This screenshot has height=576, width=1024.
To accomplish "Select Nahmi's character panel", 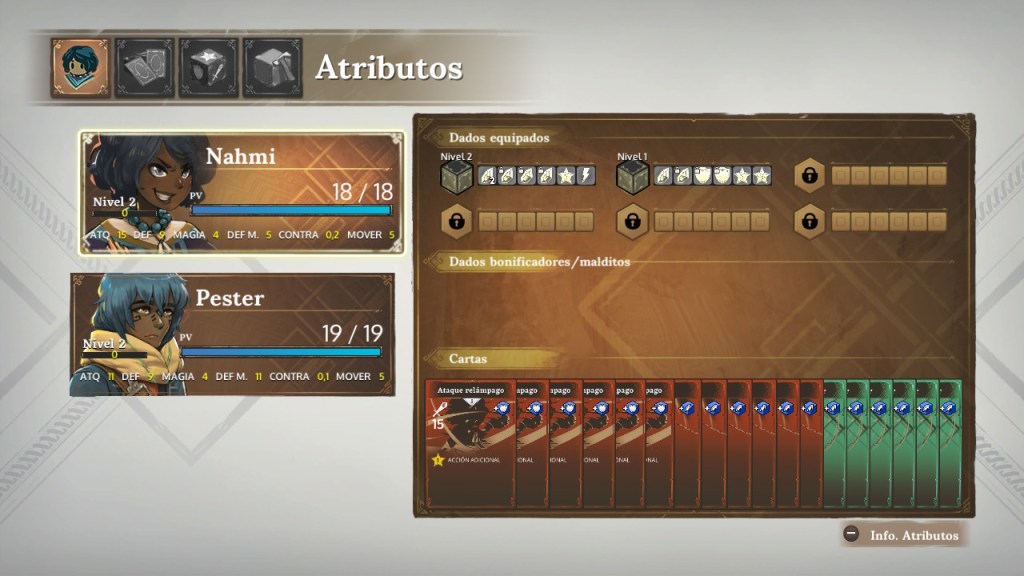I will point(241,192).
